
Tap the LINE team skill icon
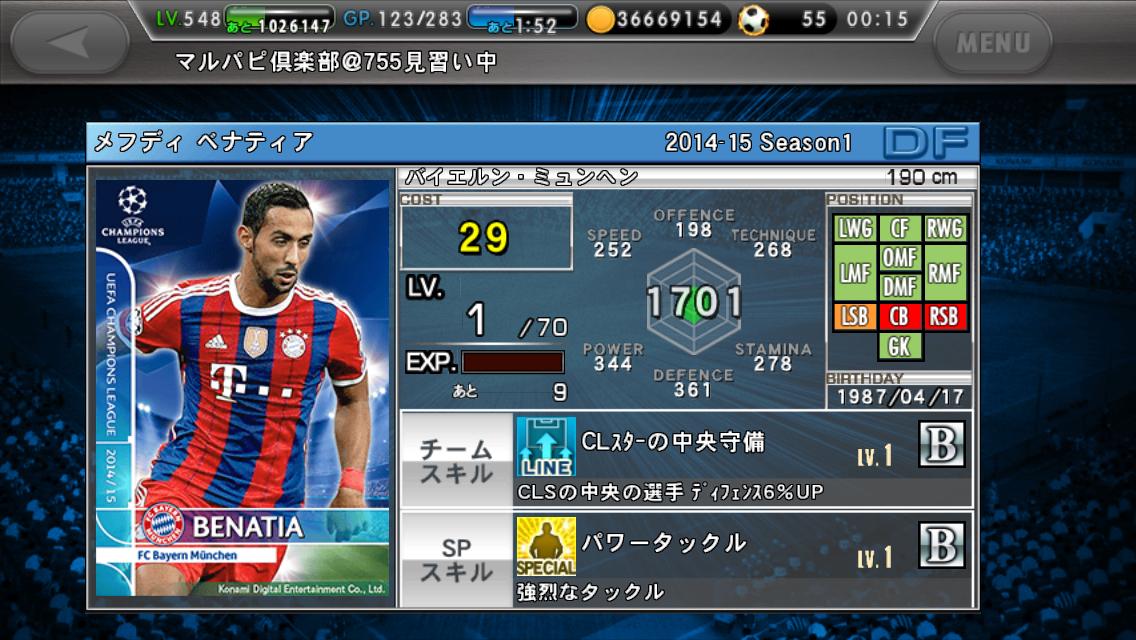(x=546, y=445)
